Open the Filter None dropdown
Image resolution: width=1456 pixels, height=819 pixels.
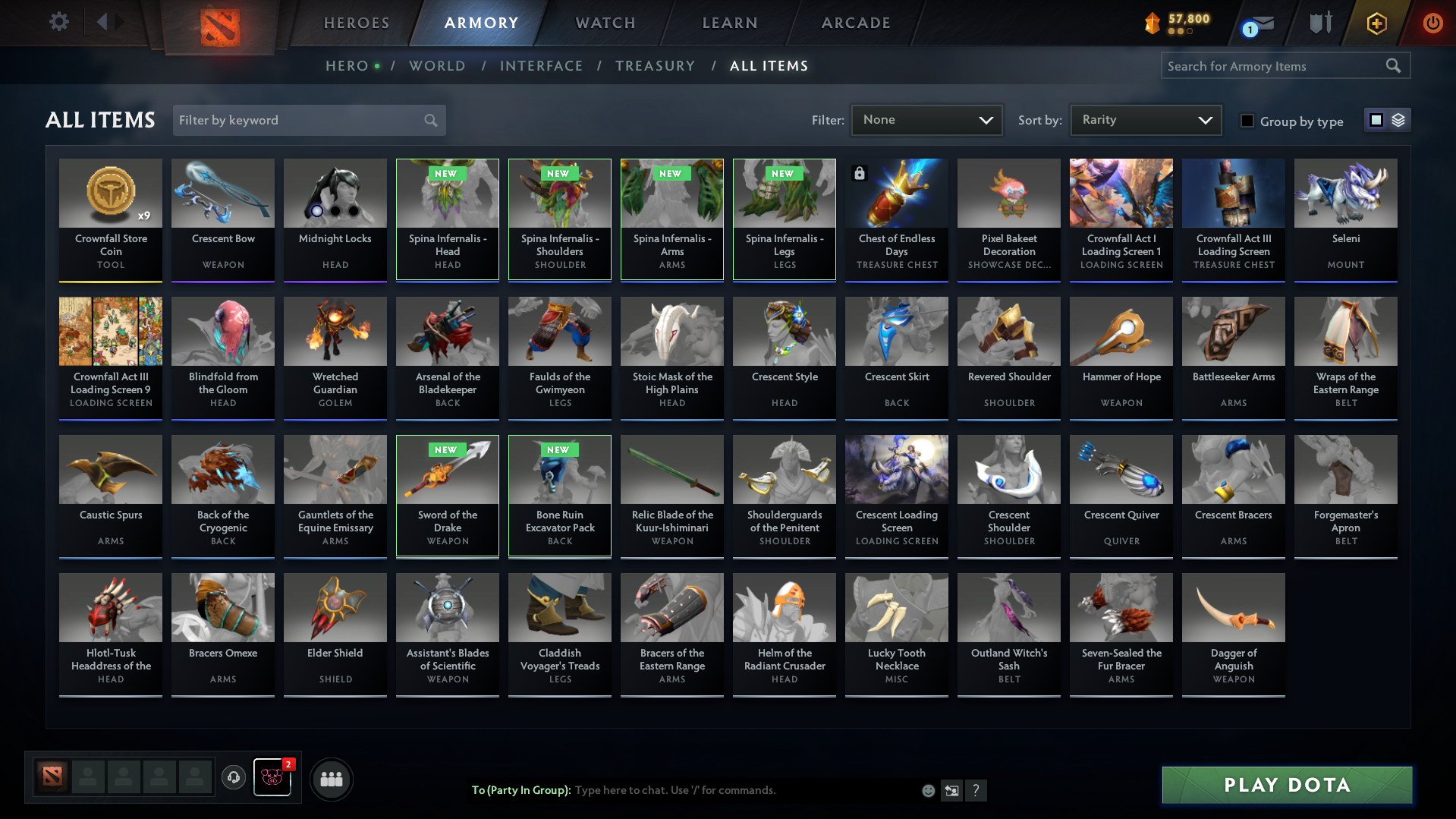pos(926,119)
